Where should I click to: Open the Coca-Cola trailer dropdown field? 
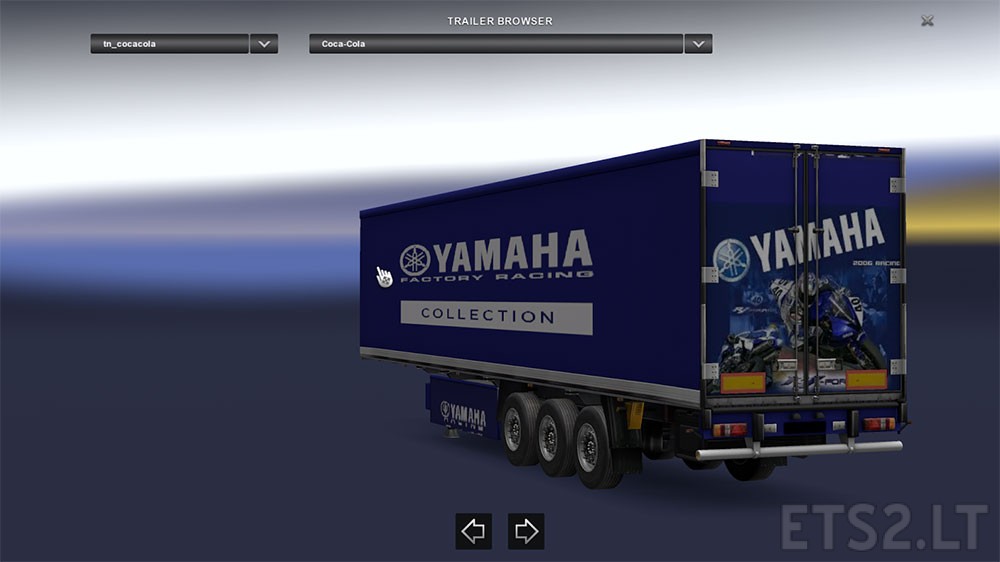click(495, 44)
